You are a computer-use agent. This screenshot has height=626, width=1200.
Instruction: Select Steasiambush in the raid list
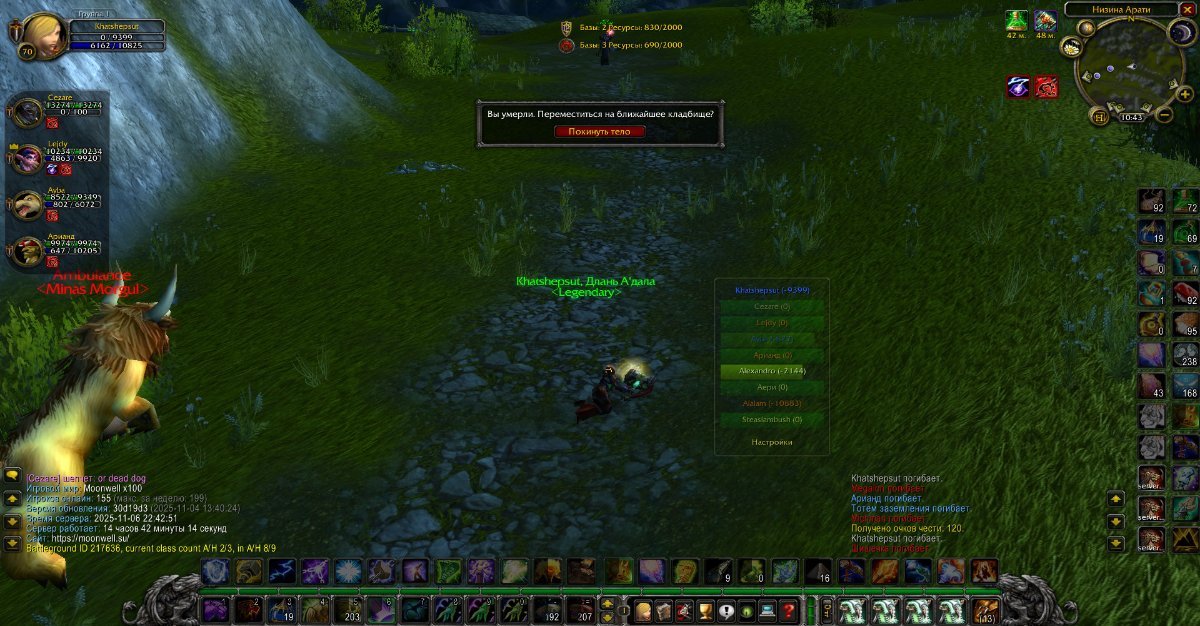[771, 419]
